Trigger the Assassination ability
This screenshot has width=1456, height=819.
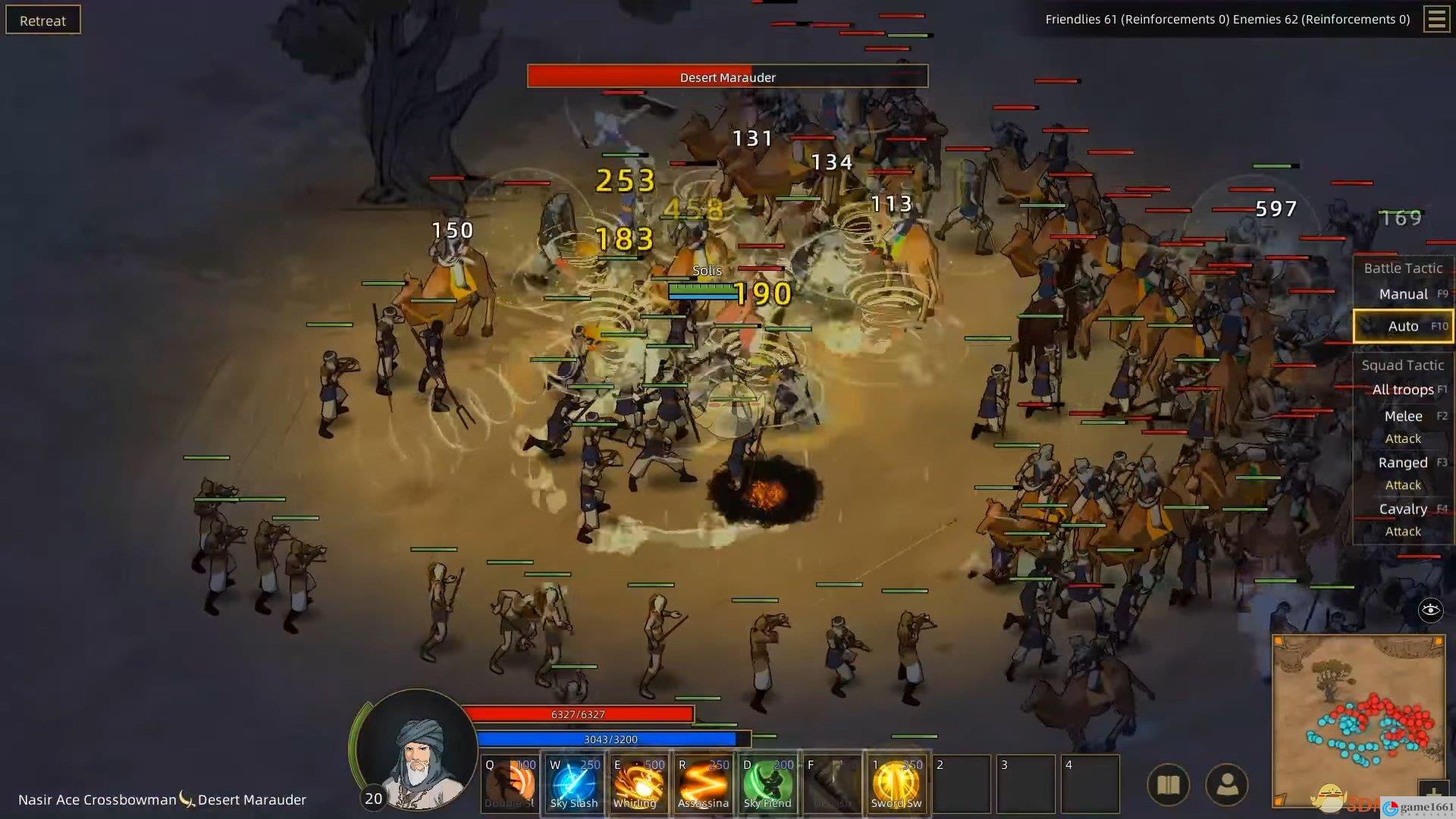click(702, 784)
